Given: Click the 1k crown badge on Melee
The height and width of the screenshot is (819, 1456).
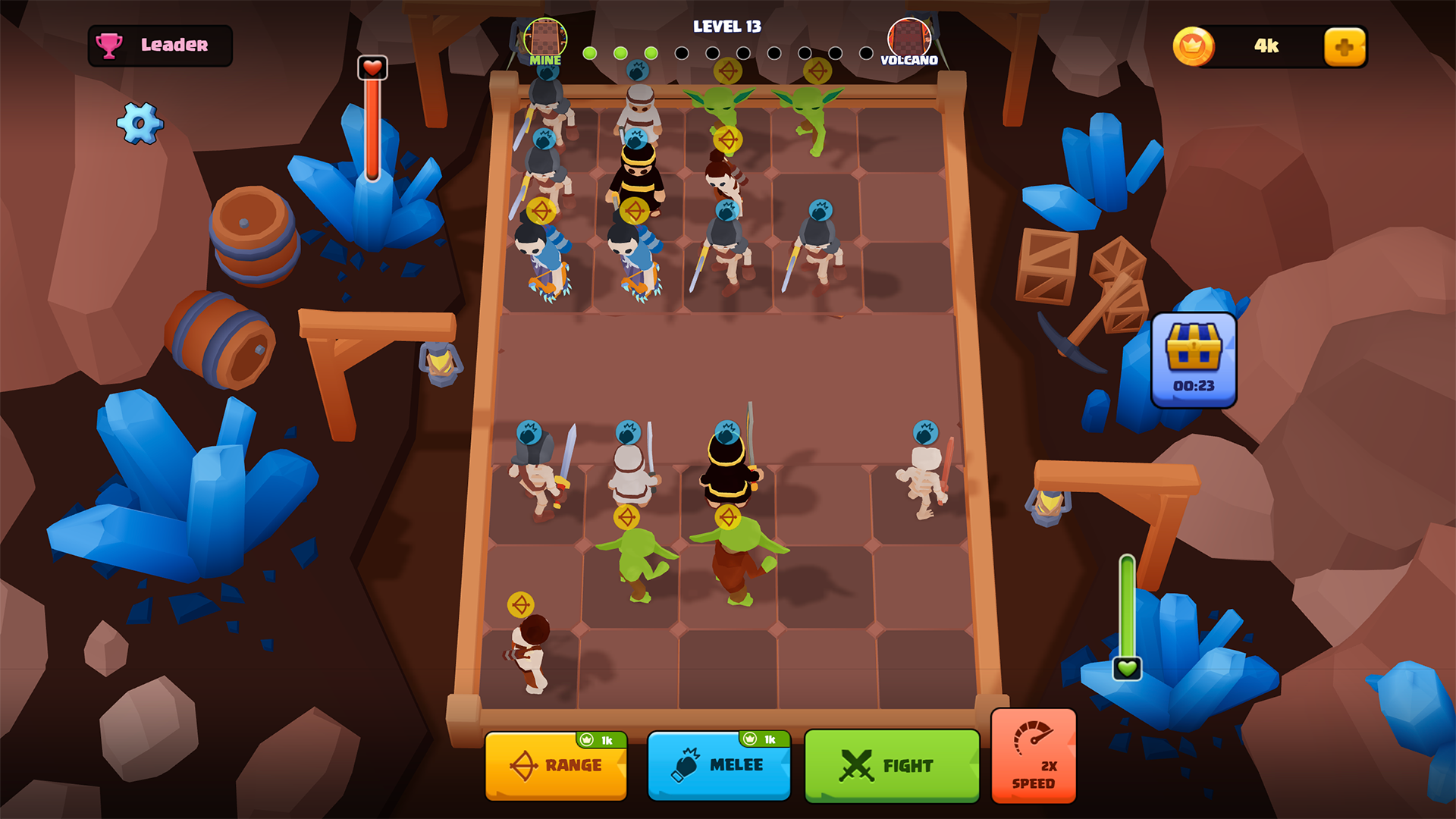Looking at the screenshot, I should tap(761, 739).
